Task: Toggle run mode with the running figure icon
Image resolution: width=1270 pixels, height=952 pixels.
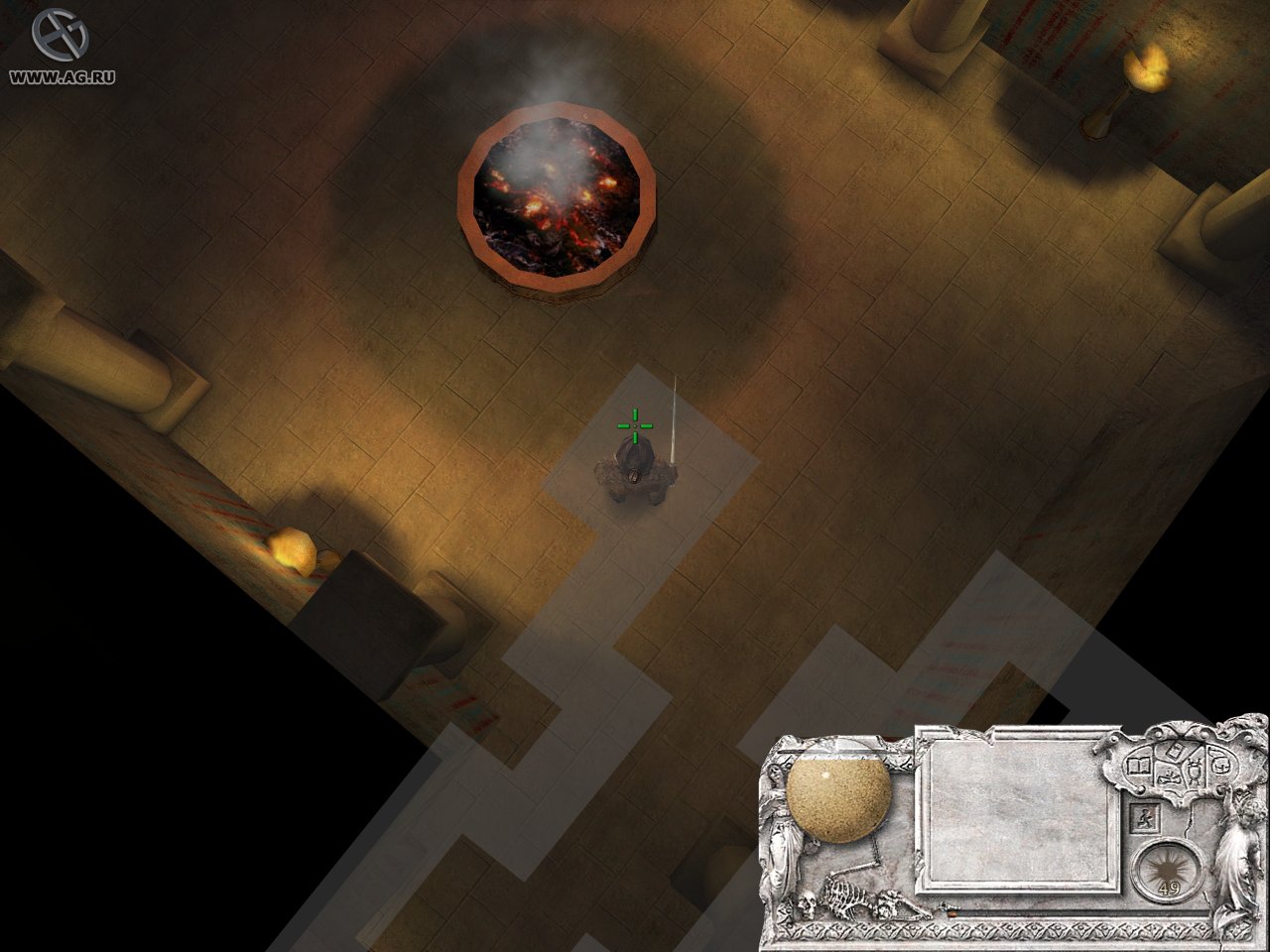Action: pos(1146,818)
